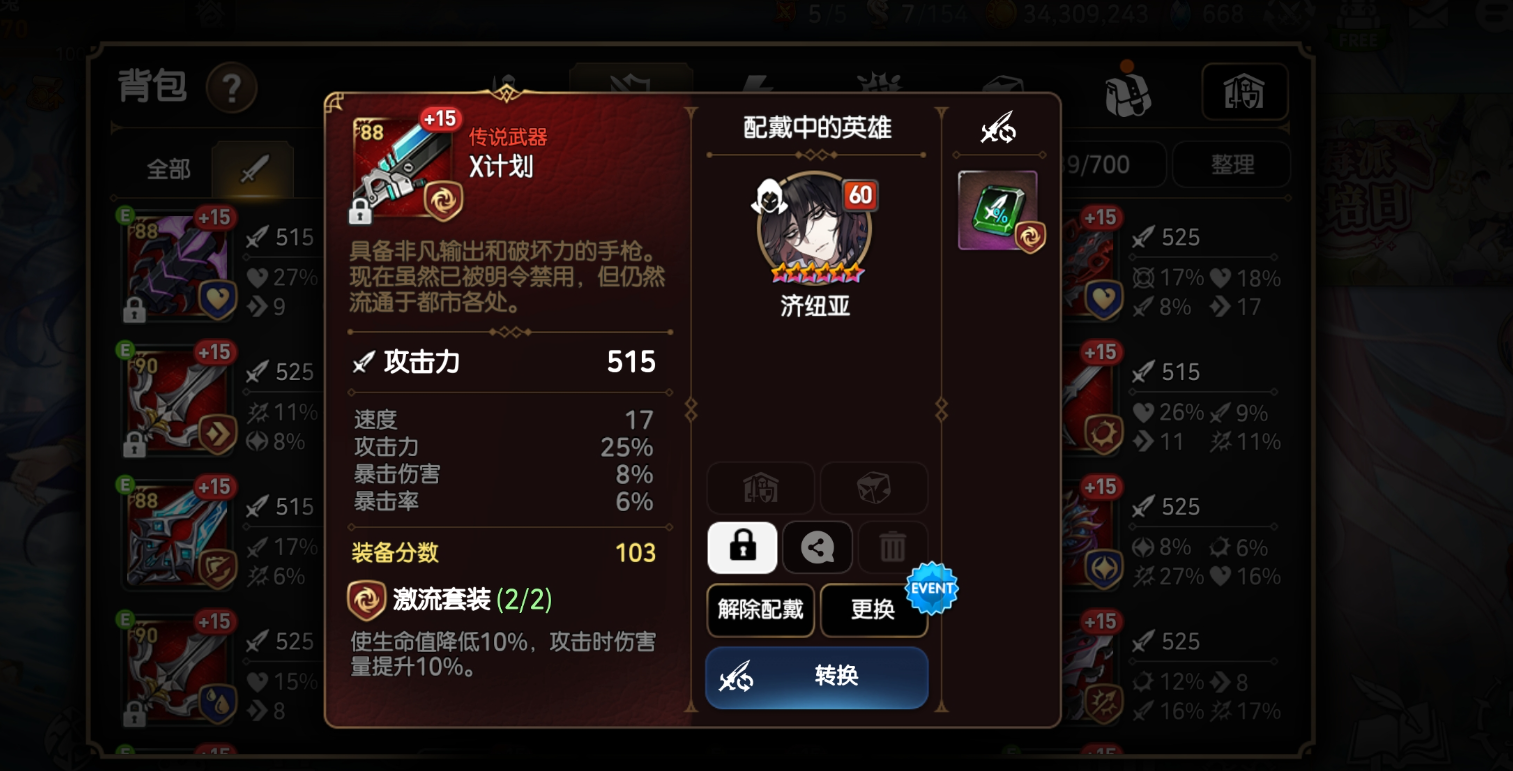Toggle the white lock button for X计划
Screen dimensions: 1513x771
click(742, 547)
